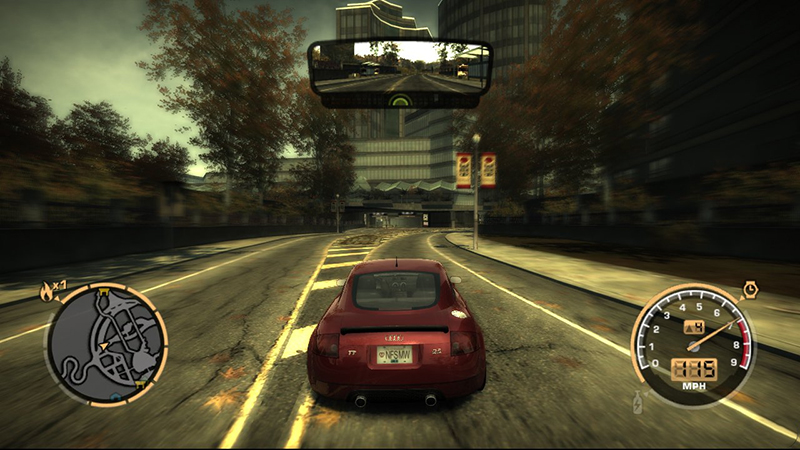Screen dimensions: 800x450
Task: Click the nitrous bottle icon
Action: coord(639,404)
